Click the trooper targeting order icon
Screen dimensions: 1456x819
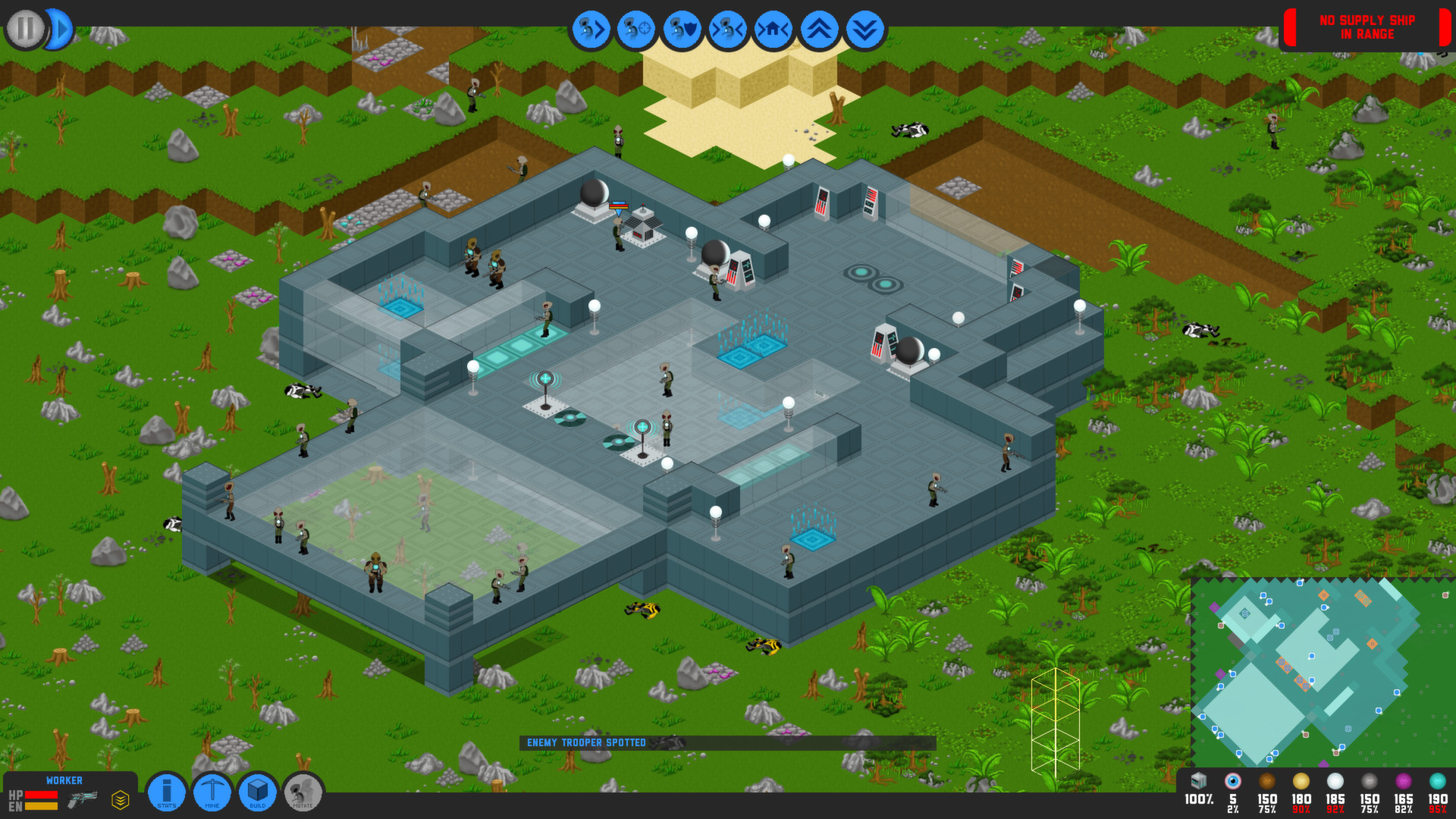[635, 29]
